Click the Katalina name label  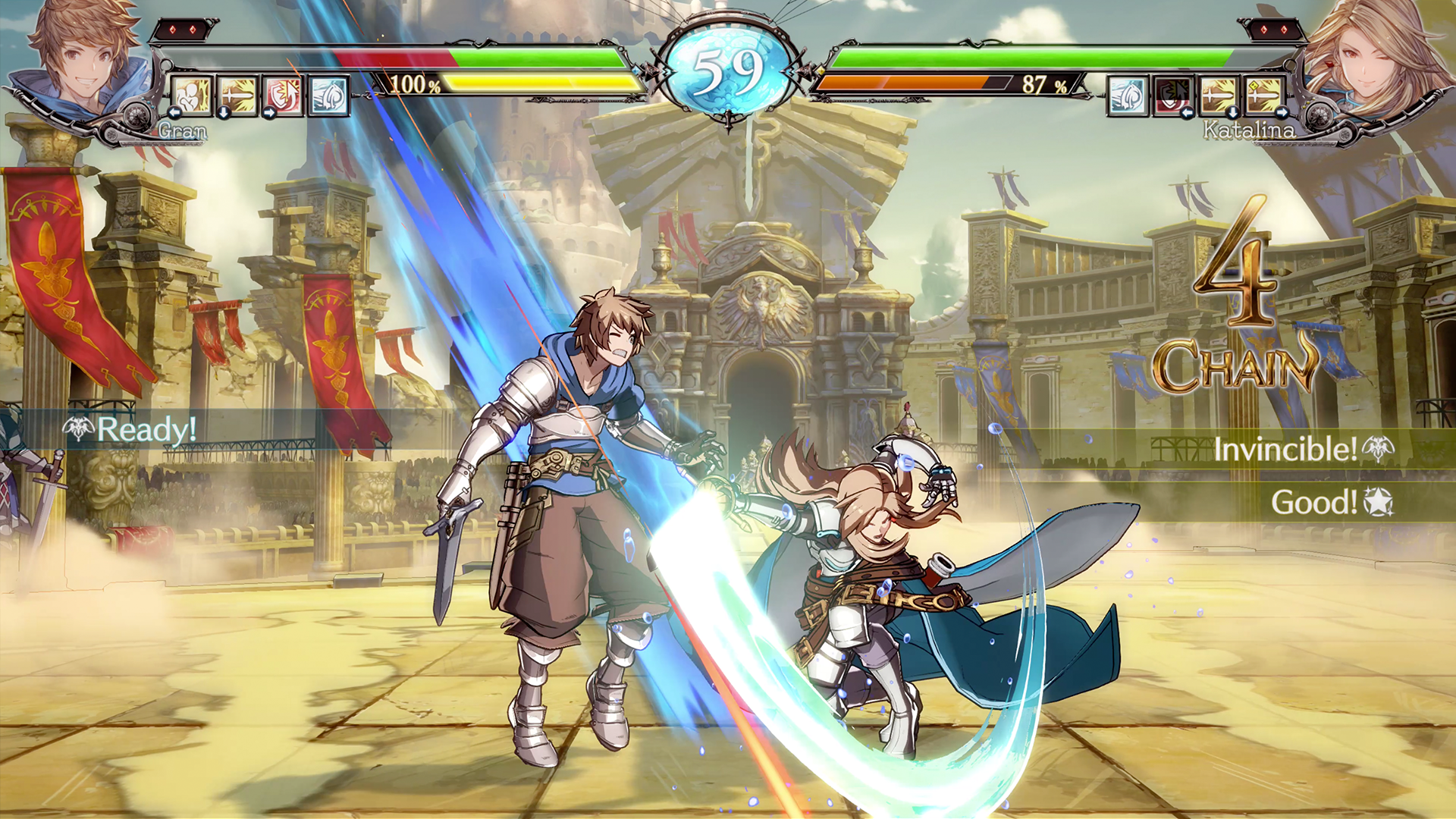(1252, 130)
